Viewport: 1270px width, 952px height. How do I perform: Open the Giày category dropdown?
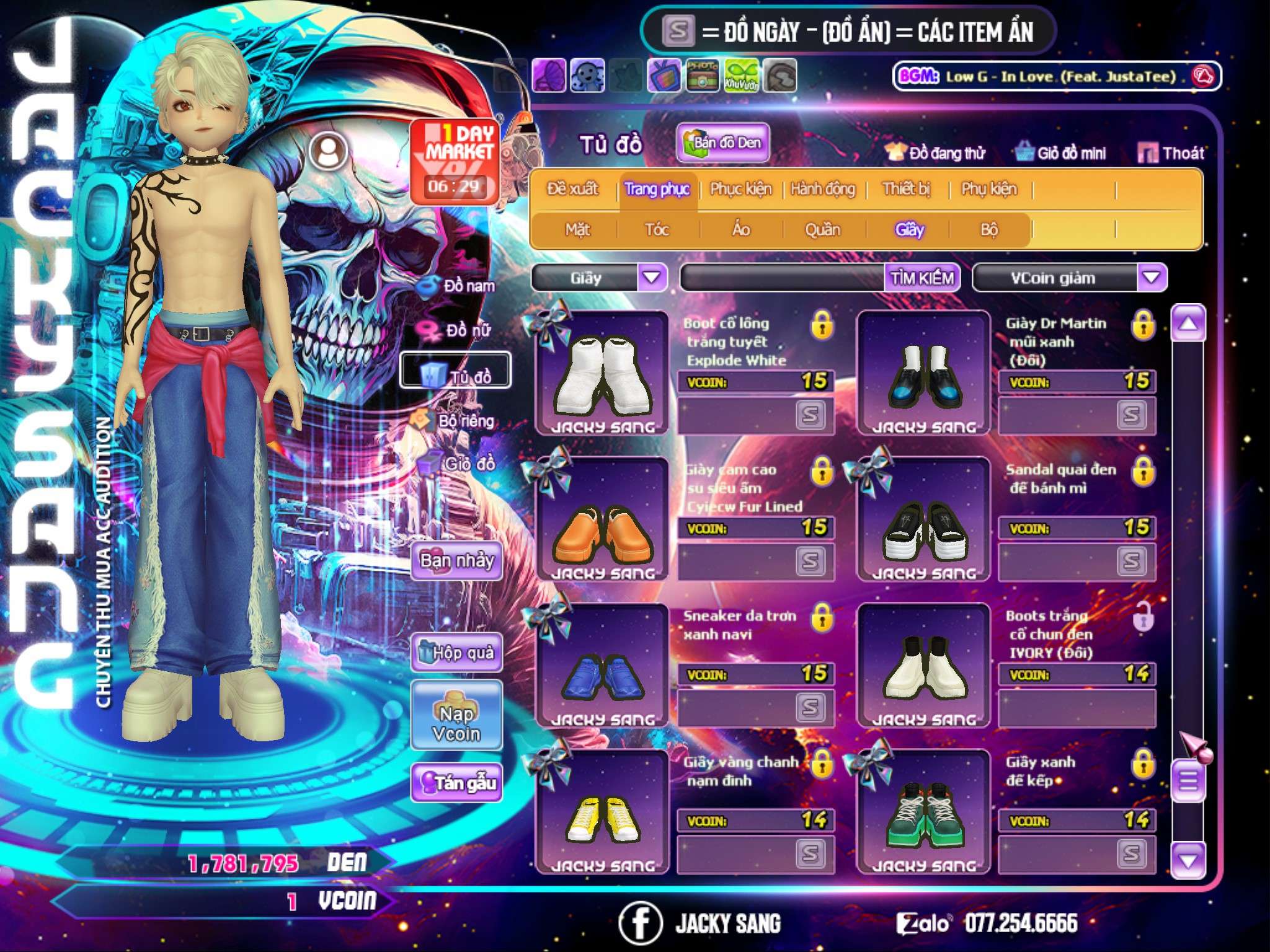click(x=652, y=278)
